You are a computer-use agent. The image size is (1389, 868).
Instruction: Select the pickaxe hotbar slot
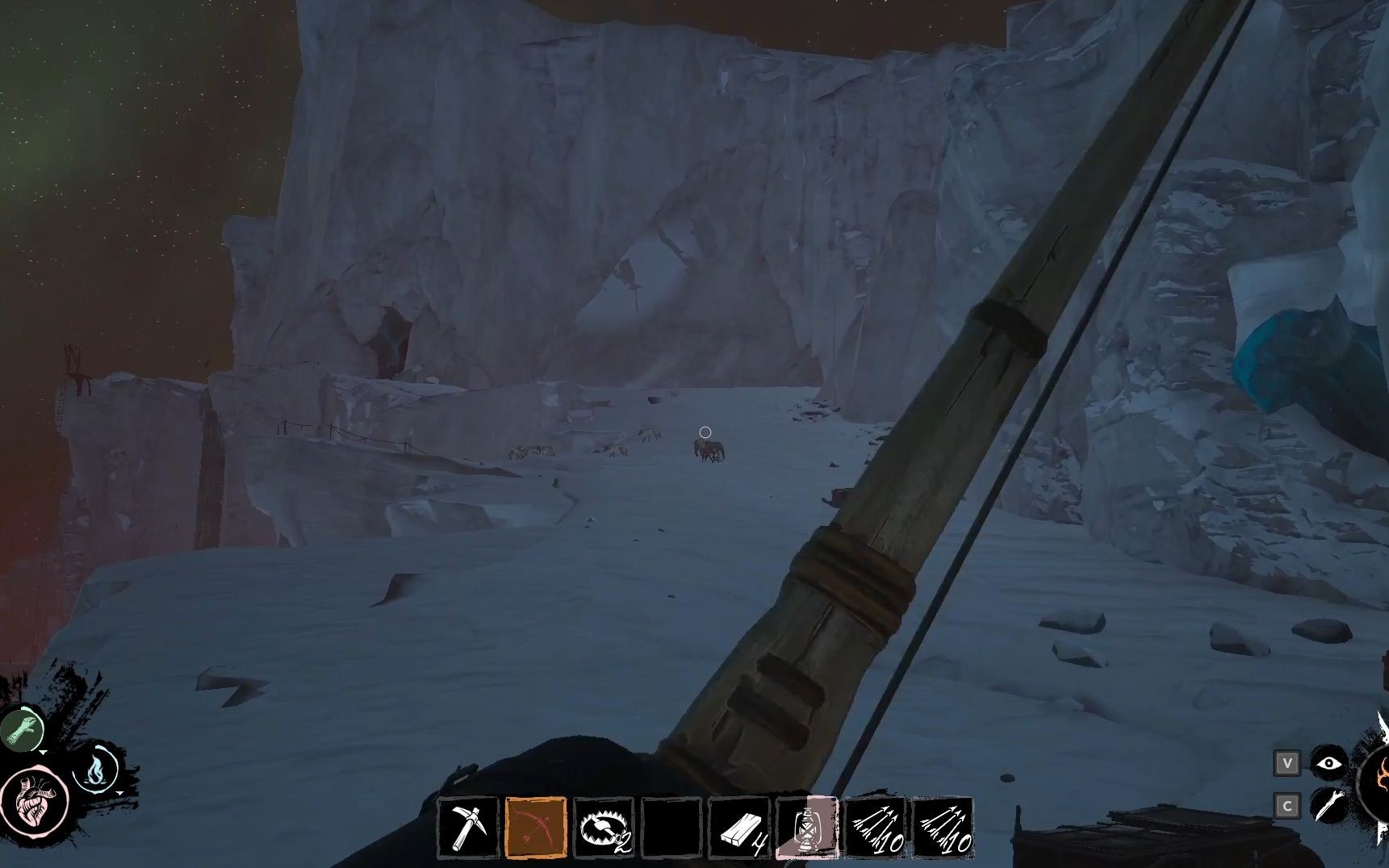pyautogui.click(x=468, y=828)
